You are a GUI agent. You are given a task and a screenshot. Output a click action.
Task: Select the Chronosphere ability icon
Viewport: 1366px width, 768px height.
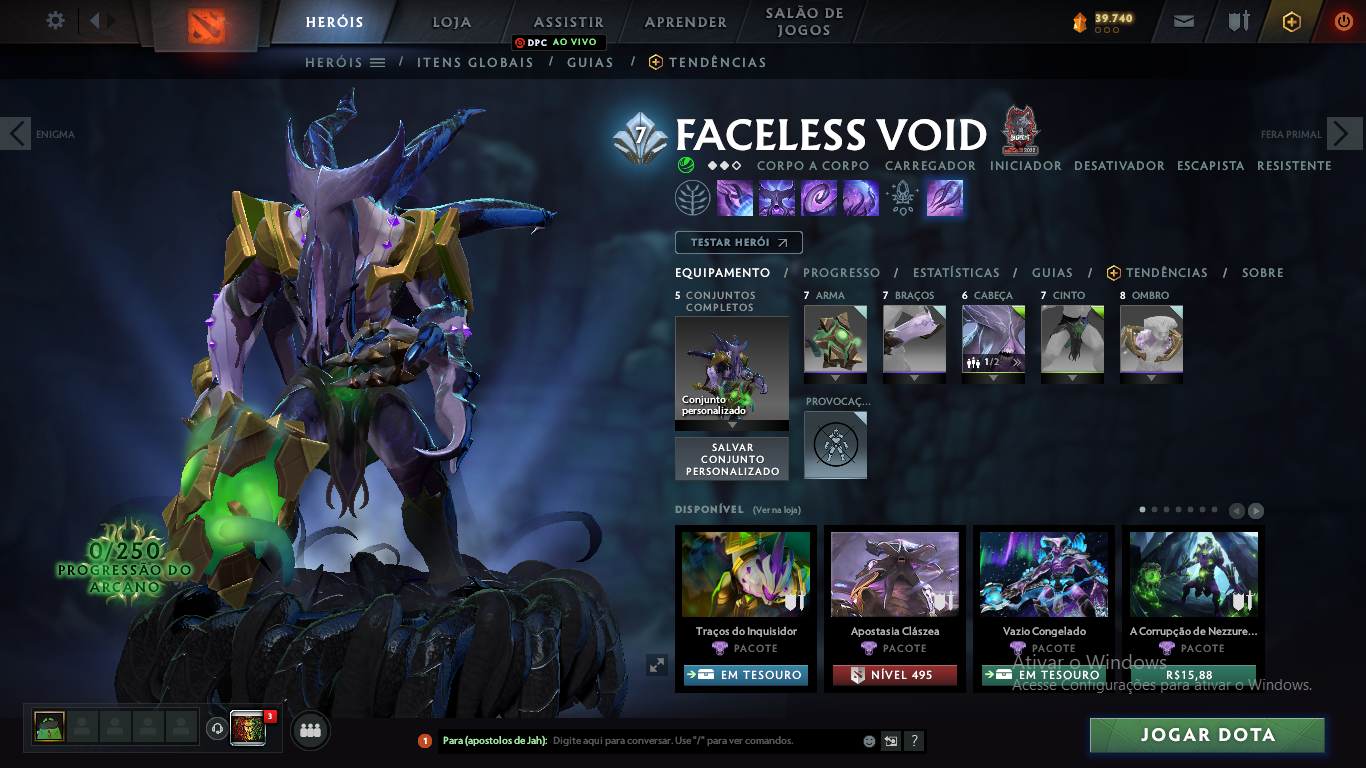862,197
